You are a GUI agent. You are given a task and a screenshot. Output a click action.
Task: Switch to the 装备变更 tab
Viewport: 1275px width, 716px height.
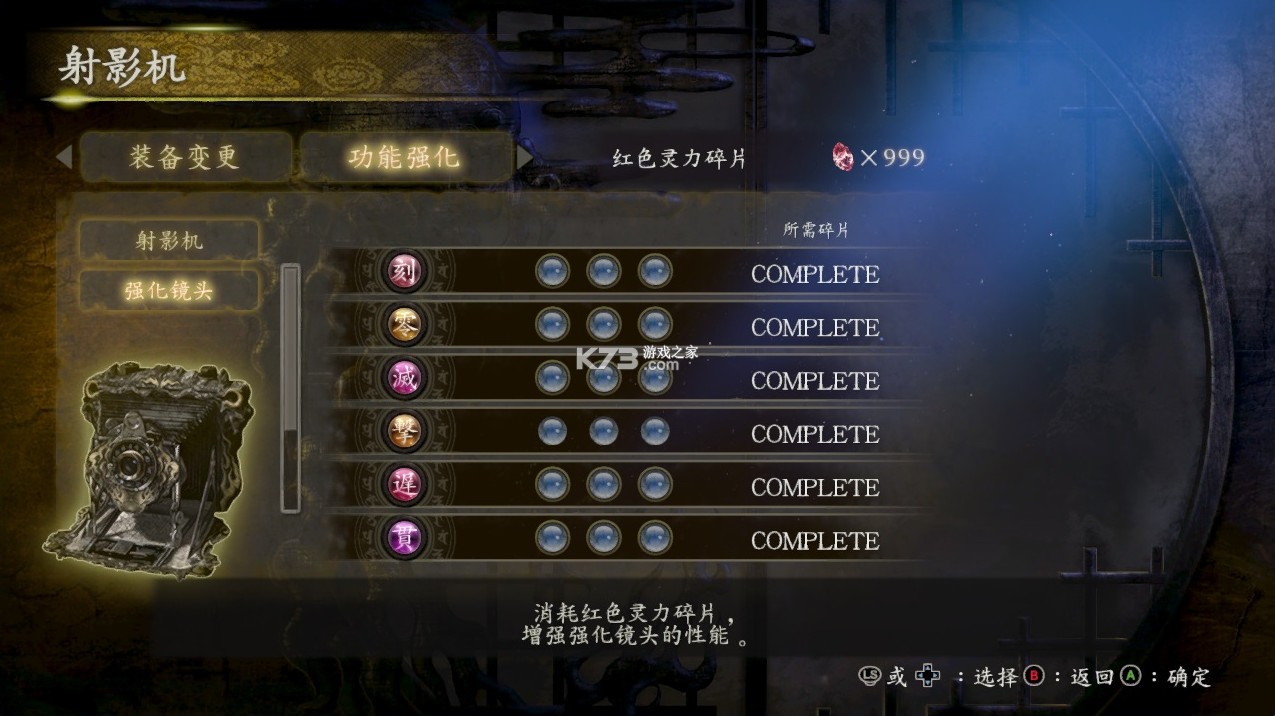pyautogui.click(x=185, y=157)
